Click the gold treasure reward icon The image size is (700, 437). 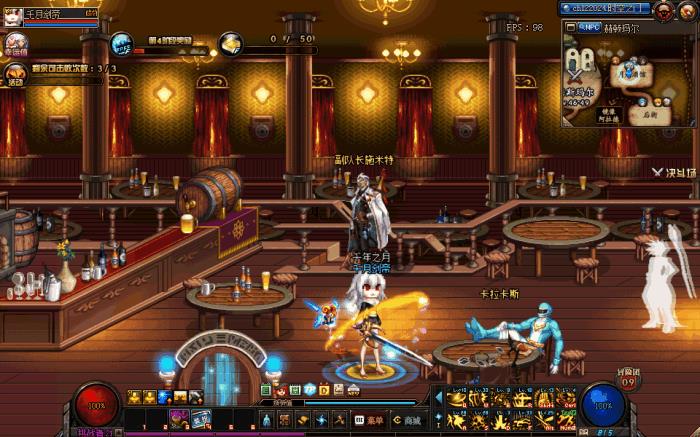click(x=231, y=43)
